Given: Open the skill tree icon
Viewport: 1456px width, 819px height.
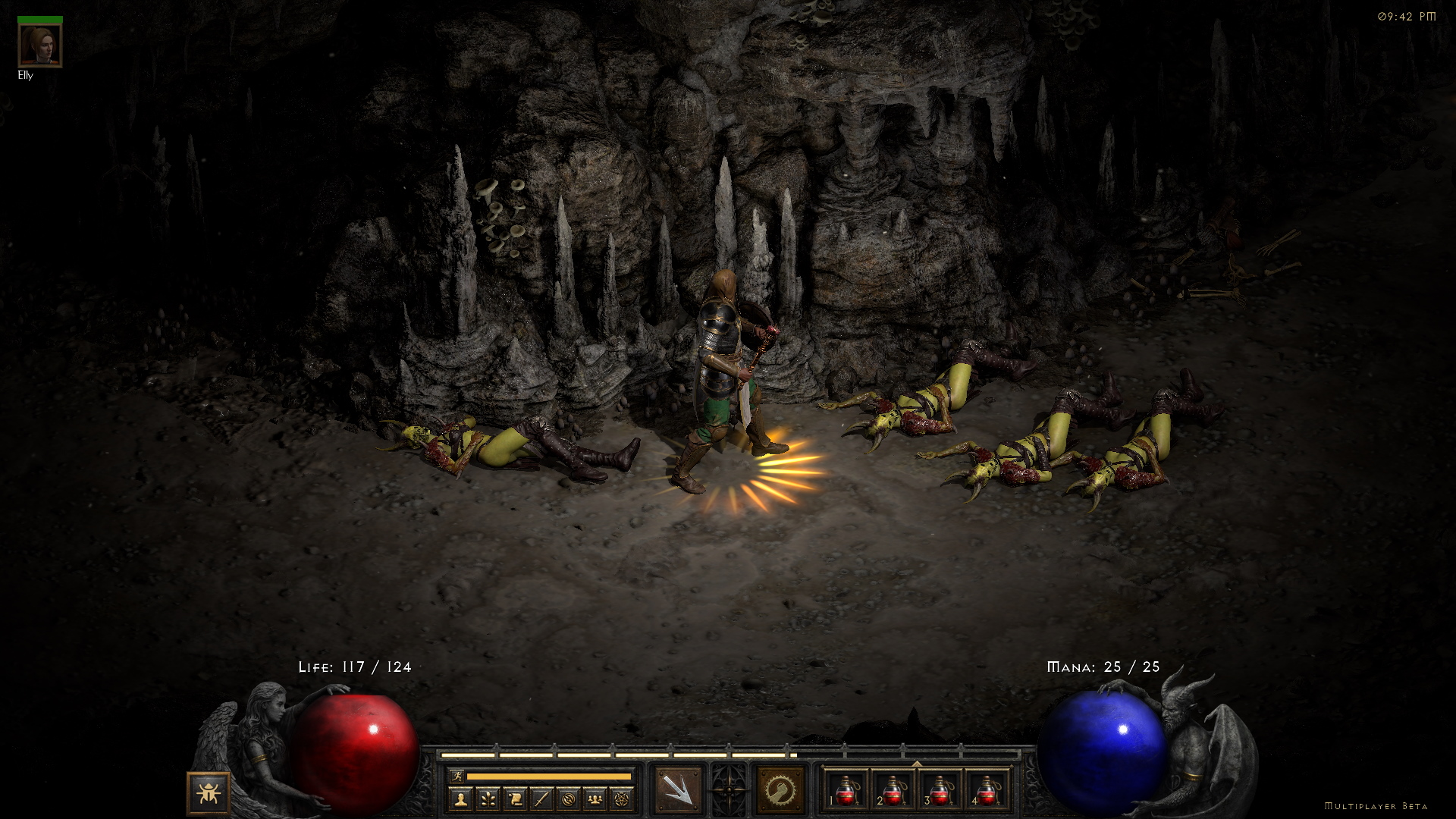Looking at the screenshot, I should click(488, 799).
